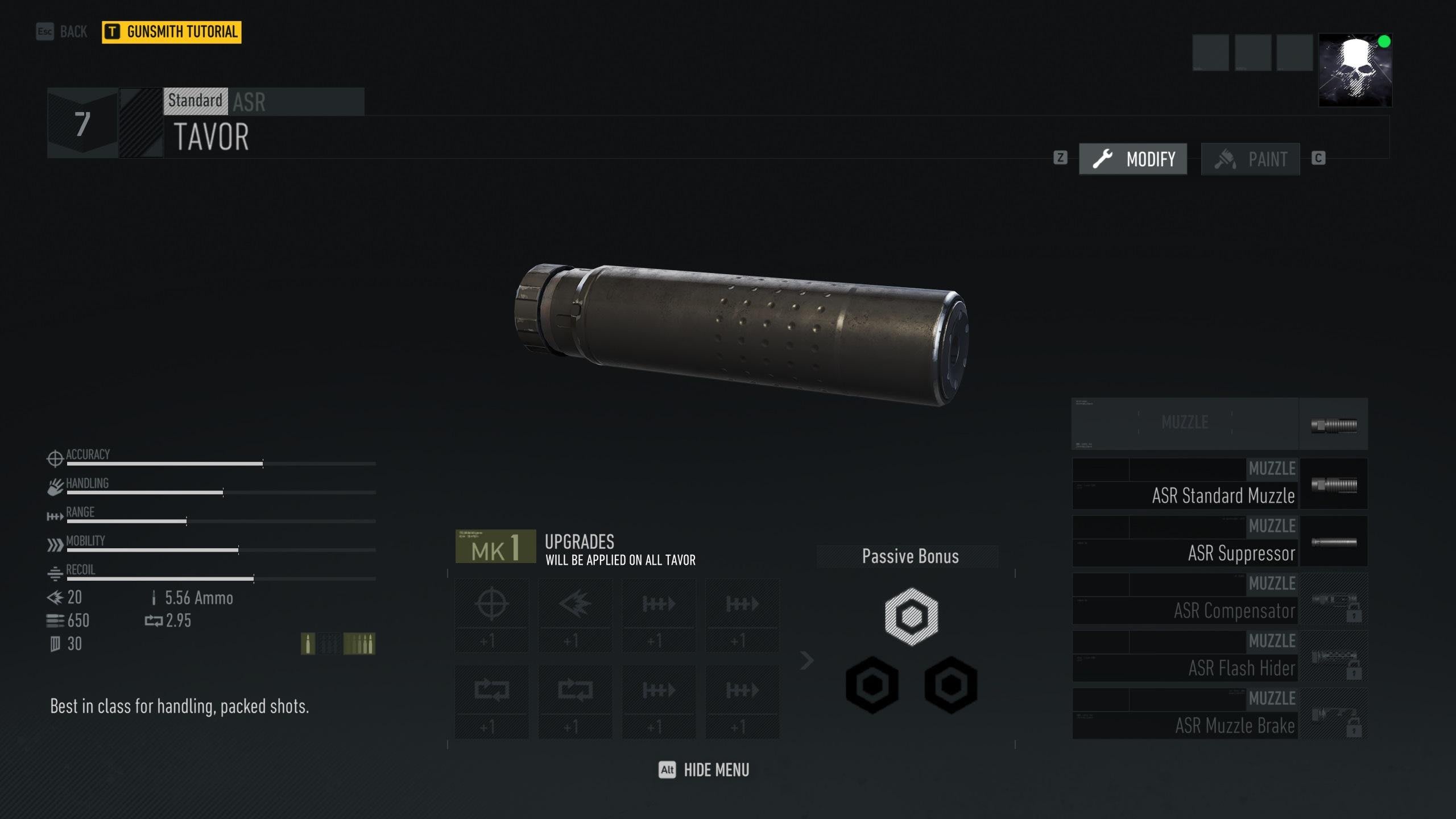Choose single-shot fire mode icon

[x=308, y=644]
